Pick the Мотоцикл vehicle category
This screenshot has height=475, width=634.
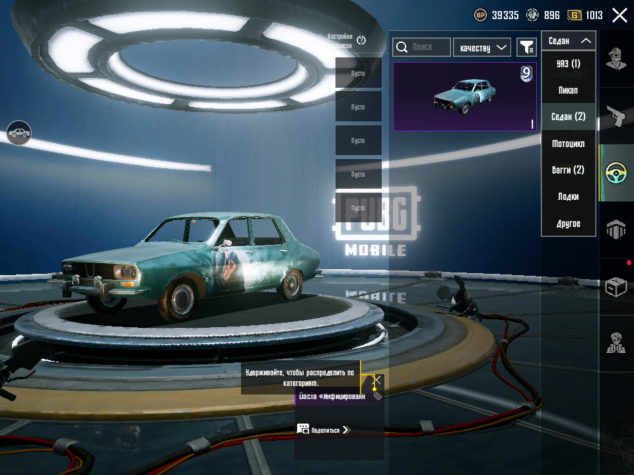[568, 144]
